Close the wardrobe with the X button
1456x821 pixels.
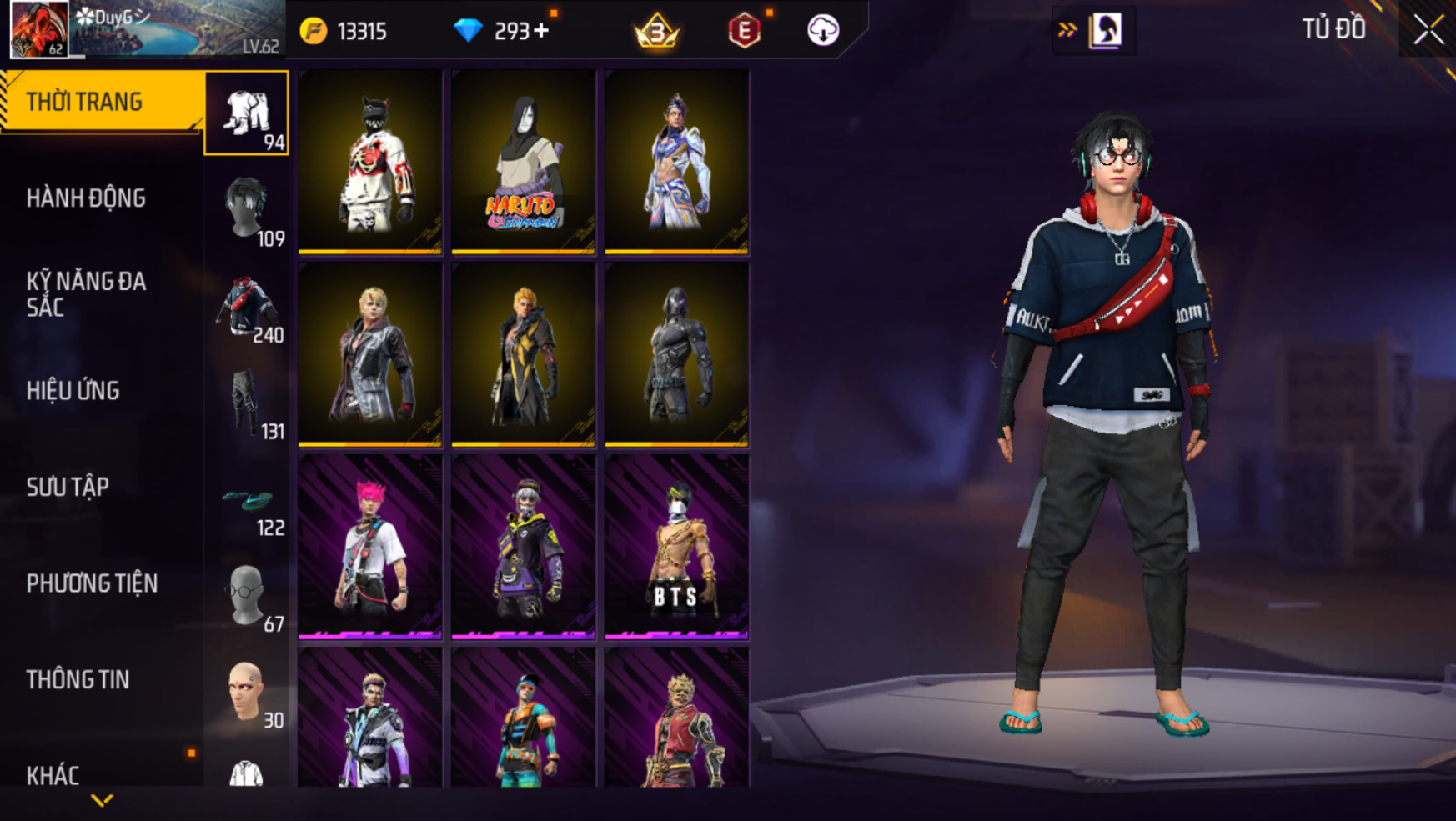pos(1428,30)
